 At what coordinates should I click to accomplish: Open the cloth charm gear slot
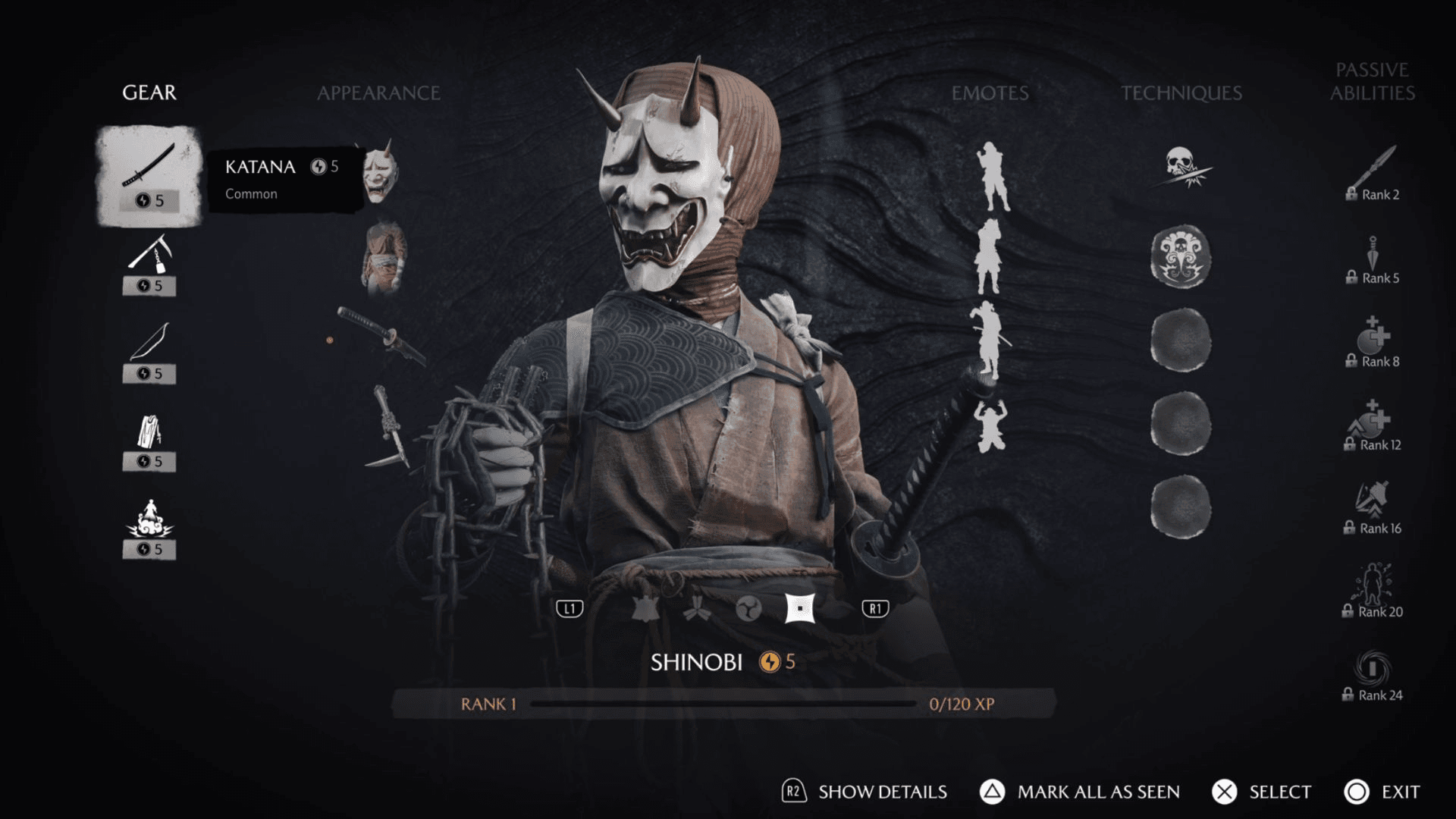coord(149,440)
